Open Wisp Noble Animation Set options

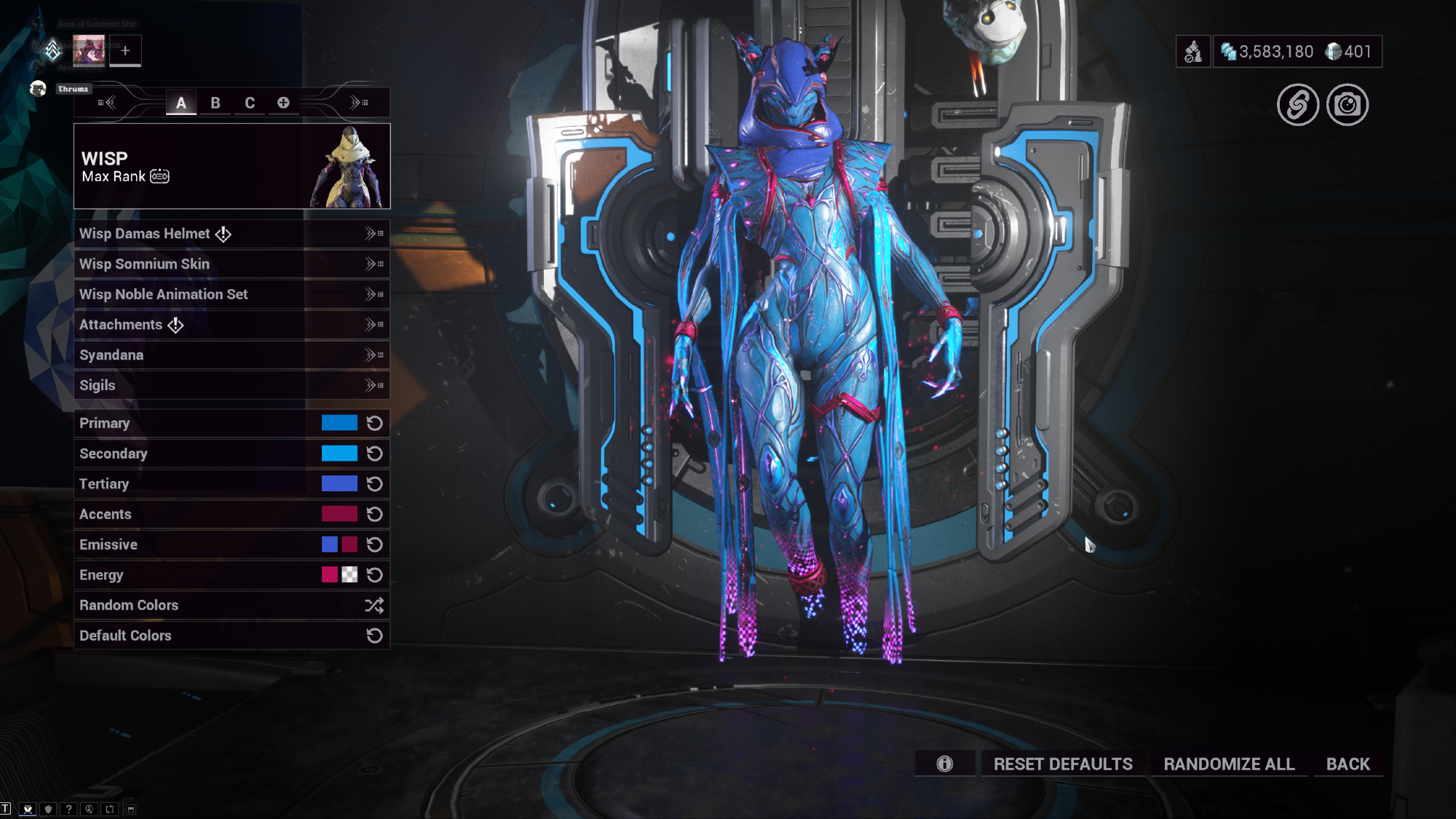click(x=231, y=294)
